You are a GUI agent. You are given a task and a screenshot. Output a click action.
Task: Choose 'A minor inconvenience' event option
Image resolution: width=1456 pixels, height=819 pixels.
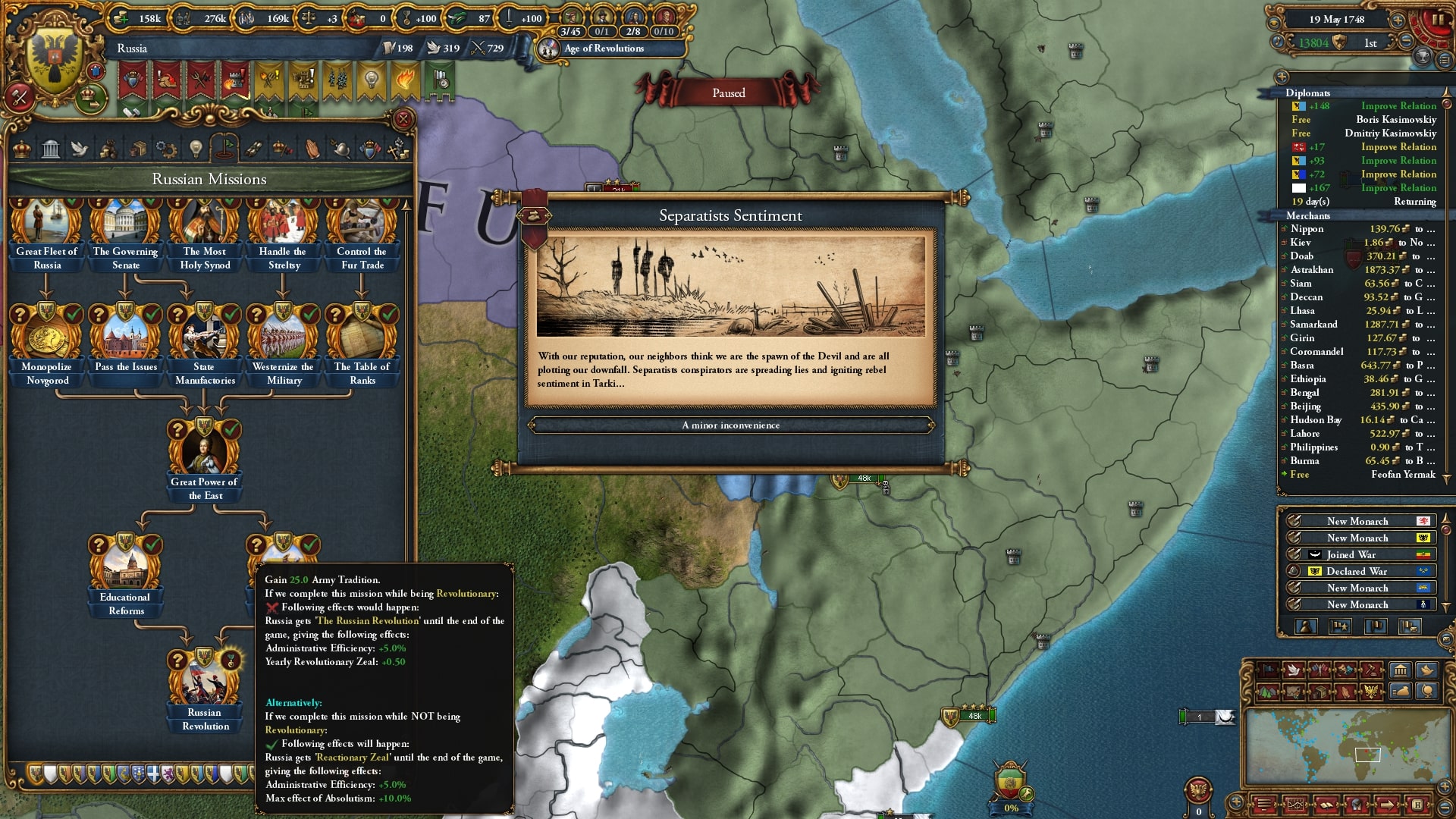pyautogui.click(x=730, y=425)
